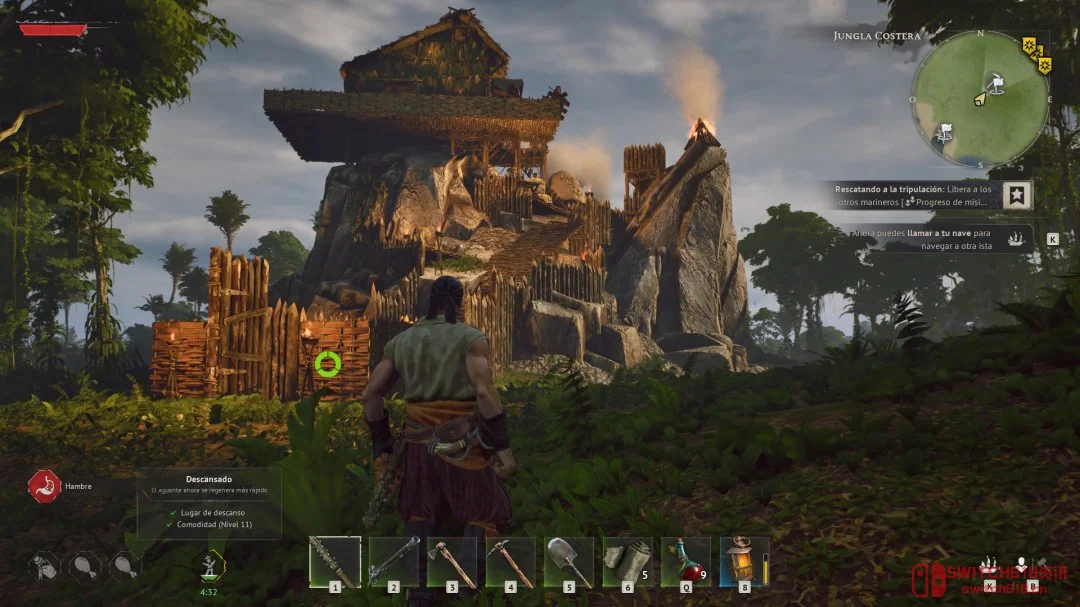The width and height of the screenshot is (1080, 607).
Task: Toggle the lantern hotbar slot
Action: pyautogui.click(x=744, y=562)
